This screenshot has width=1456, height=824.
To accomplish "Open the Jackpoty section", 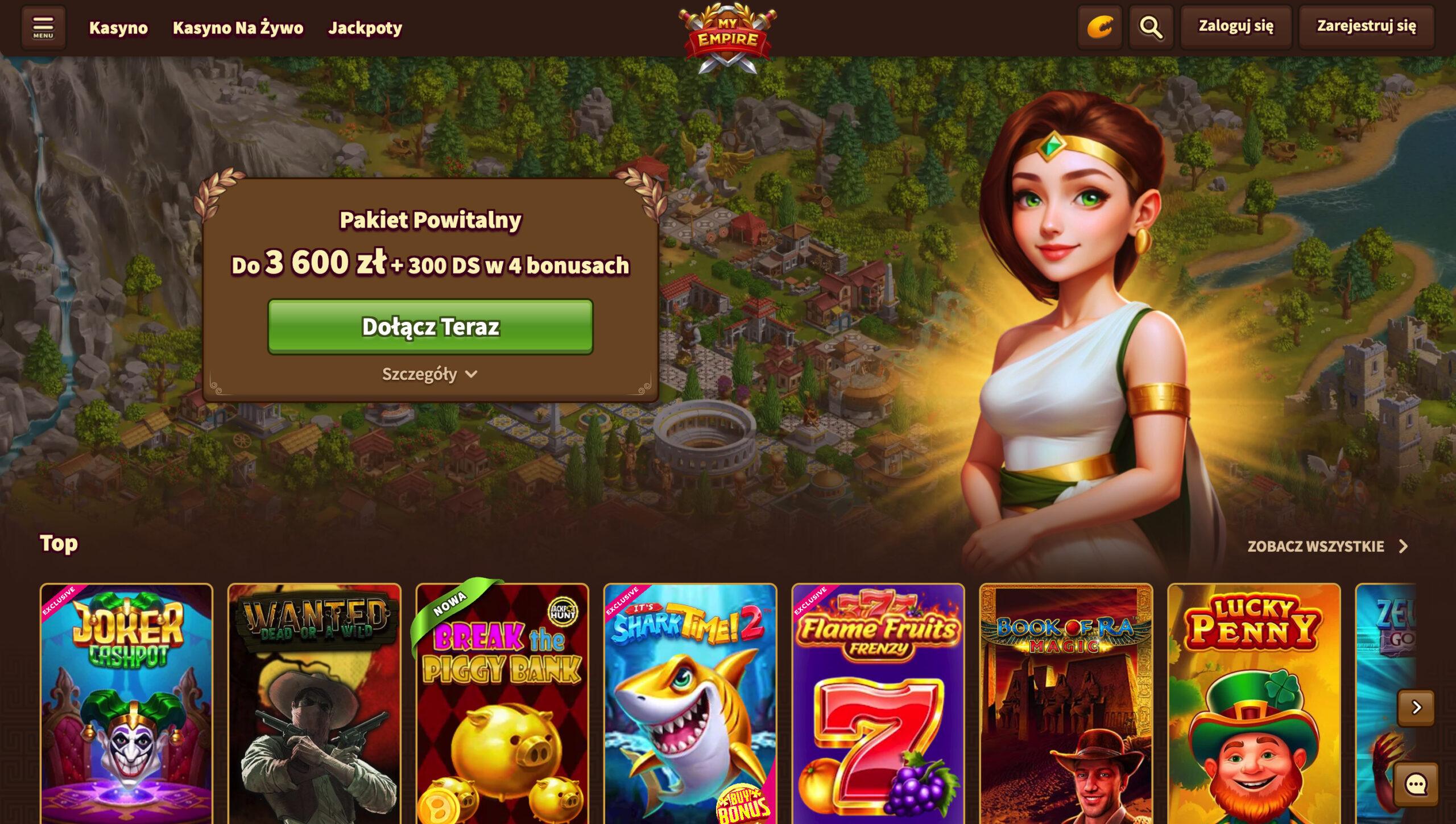I will click(x=364, y=27).
